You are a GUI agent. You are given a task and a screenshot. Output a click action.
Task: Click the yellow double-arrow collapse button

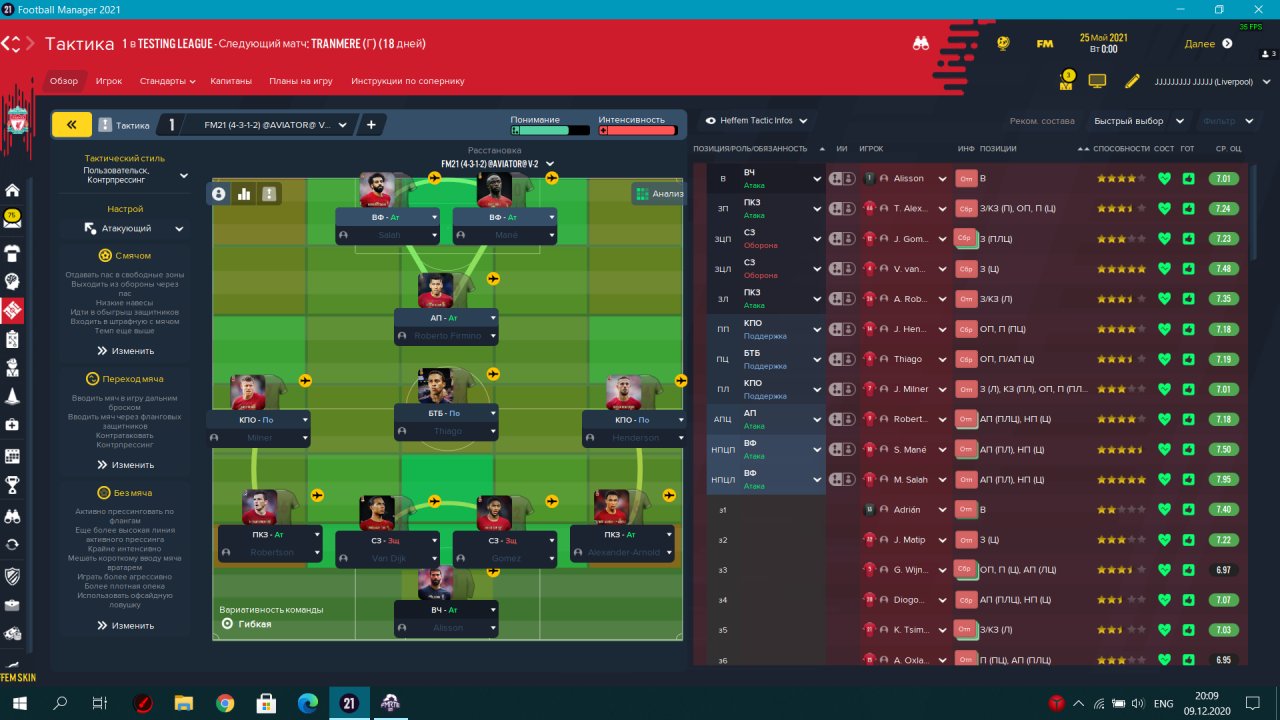pyautogui.click(x=71, y=125)
